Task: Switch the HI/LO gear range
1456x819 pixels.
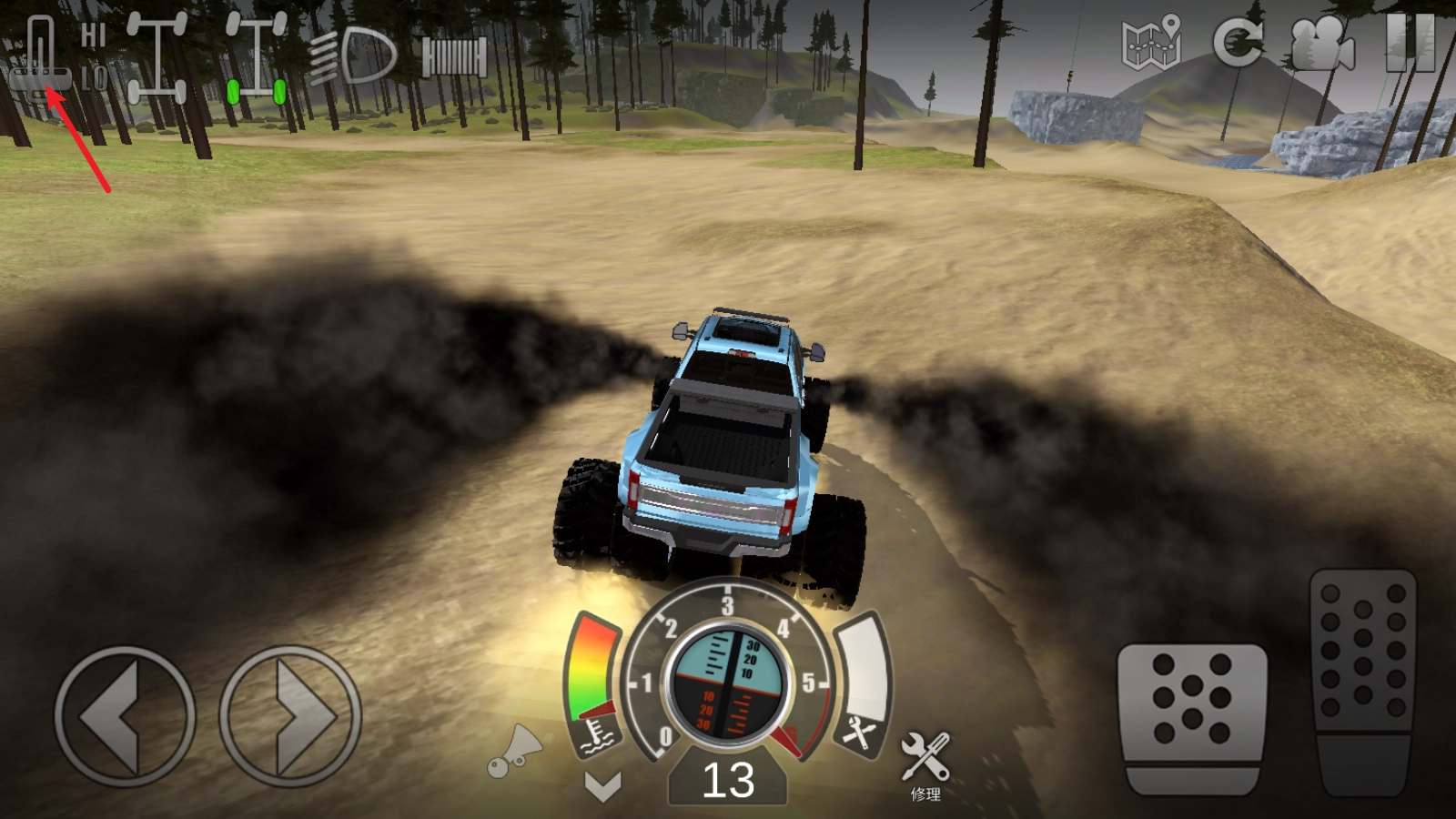Action: click(x=94, y=56)
